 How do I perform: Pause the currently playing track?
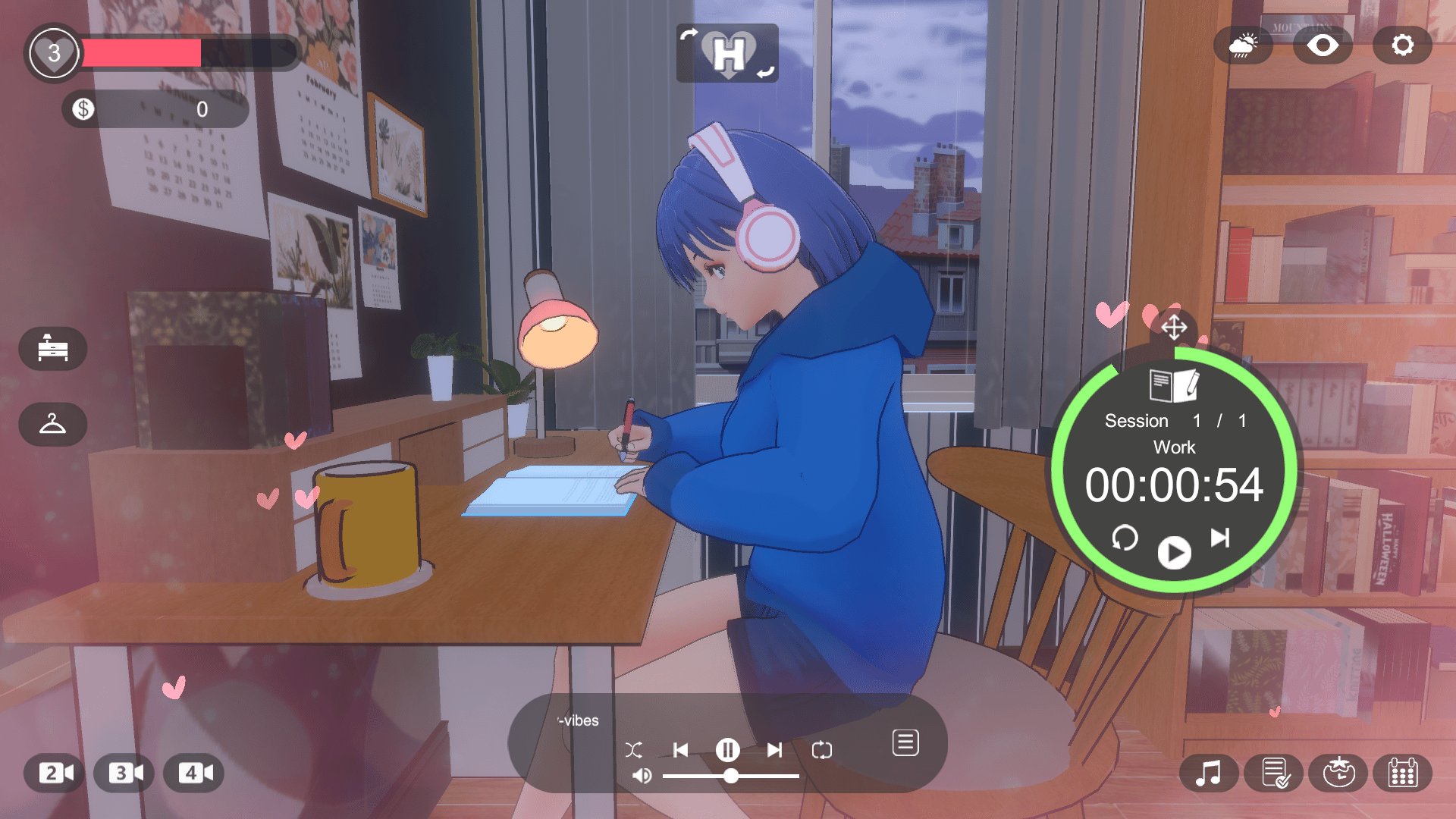click(x=727, y=750)
